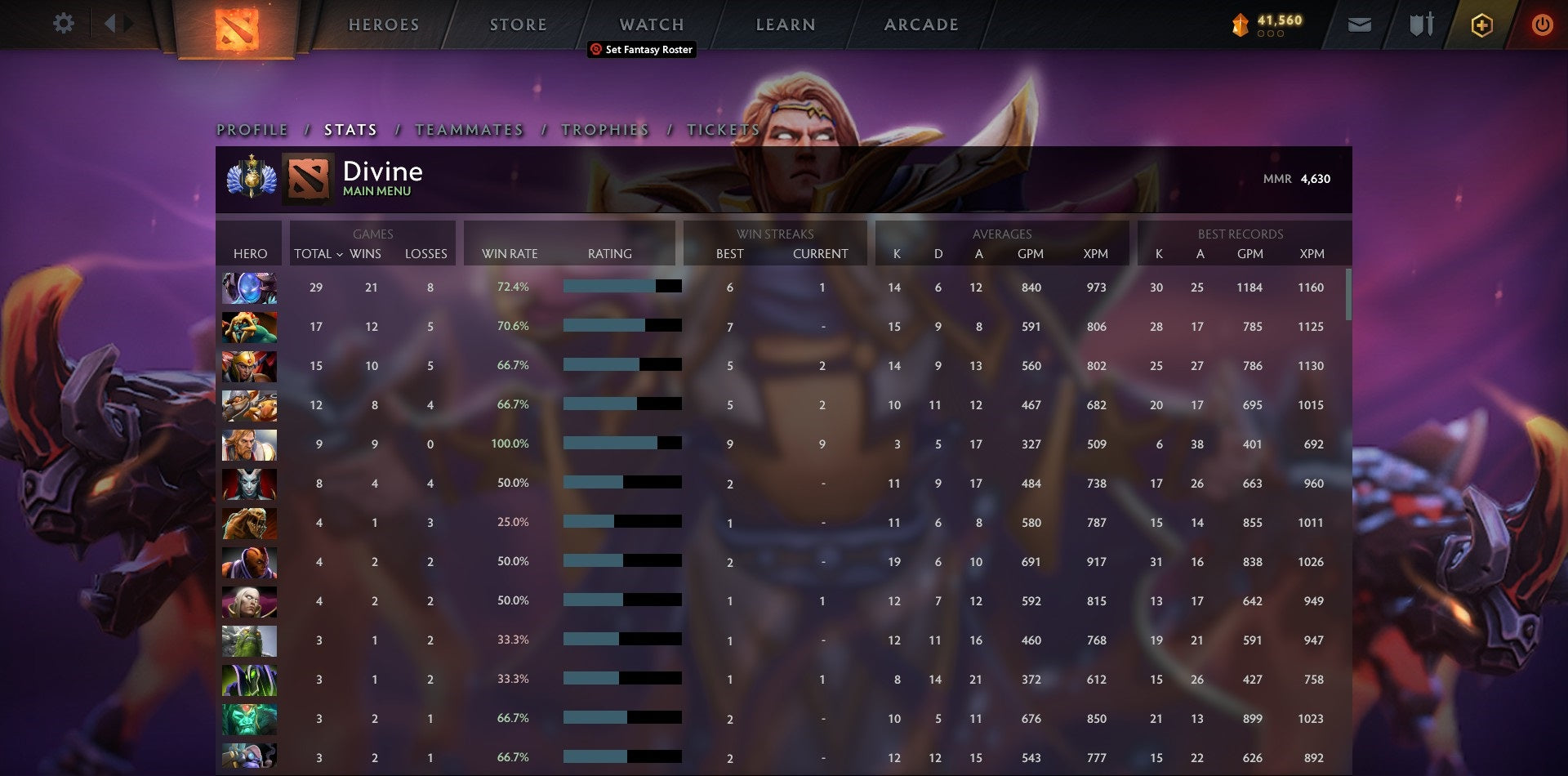Open the Armory with the shield and sword icon
Viewport: 1568px width, 776px height.
pos(1421,25)
